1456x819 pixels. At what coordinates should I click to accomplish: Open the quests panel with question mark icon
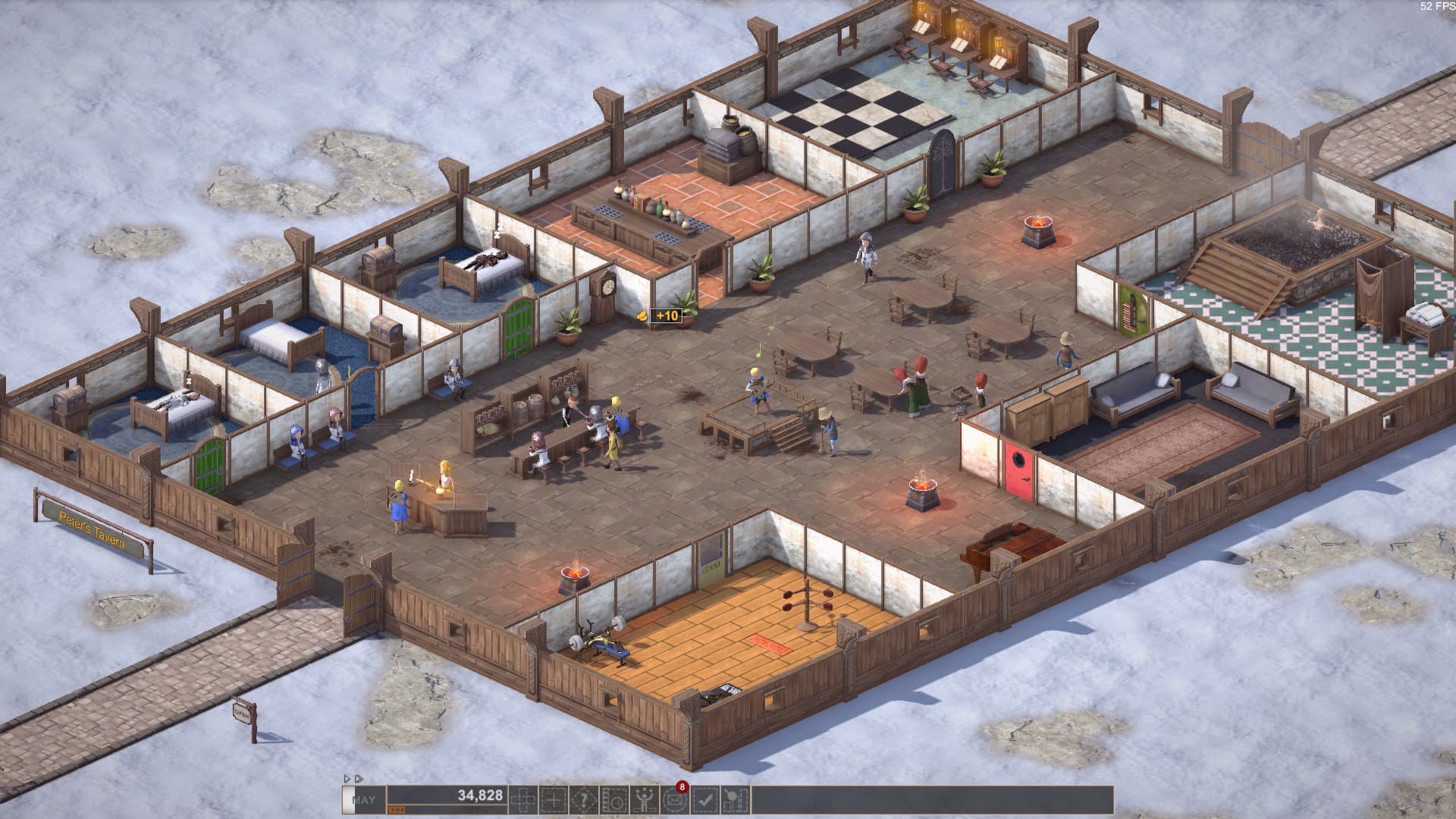(x=583, y=798)
